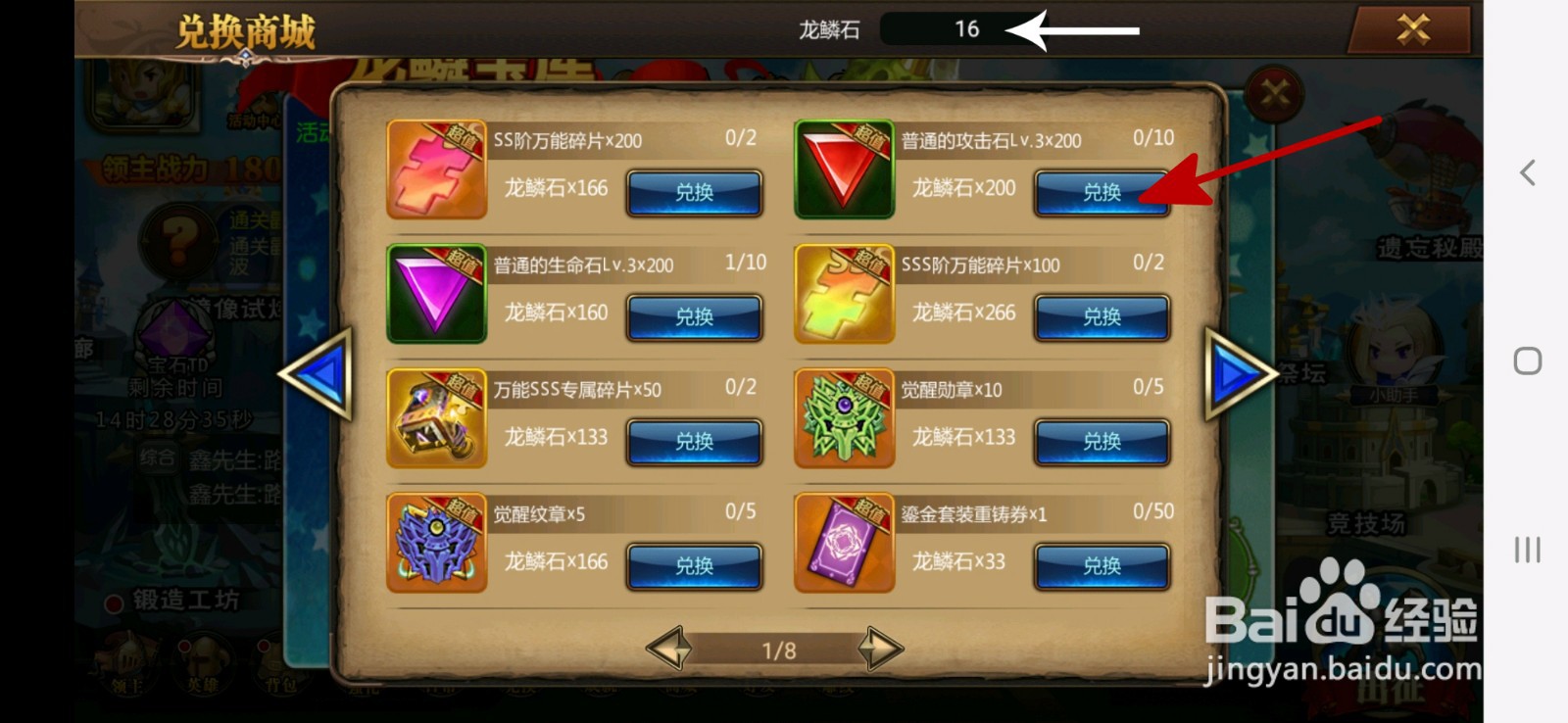
Task: Select the 普通的生命石 purple gem icon
Action: coord(437,293)
